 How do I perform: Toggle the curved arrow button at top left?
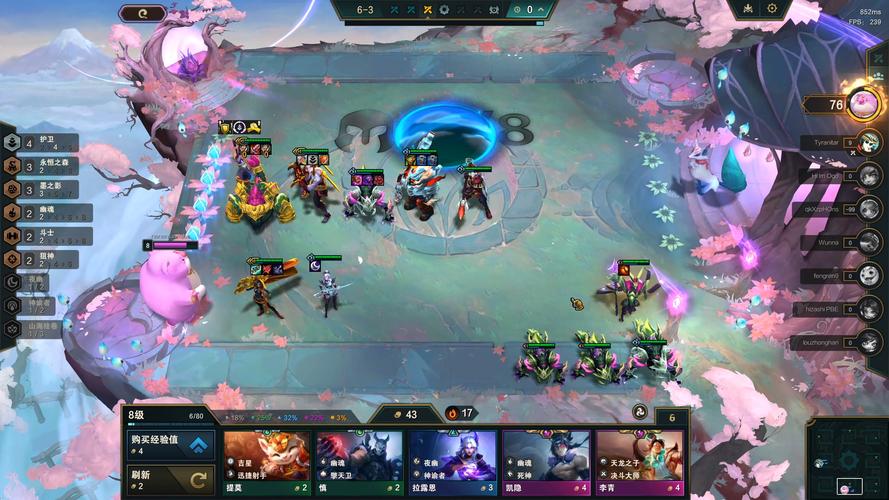142,13
